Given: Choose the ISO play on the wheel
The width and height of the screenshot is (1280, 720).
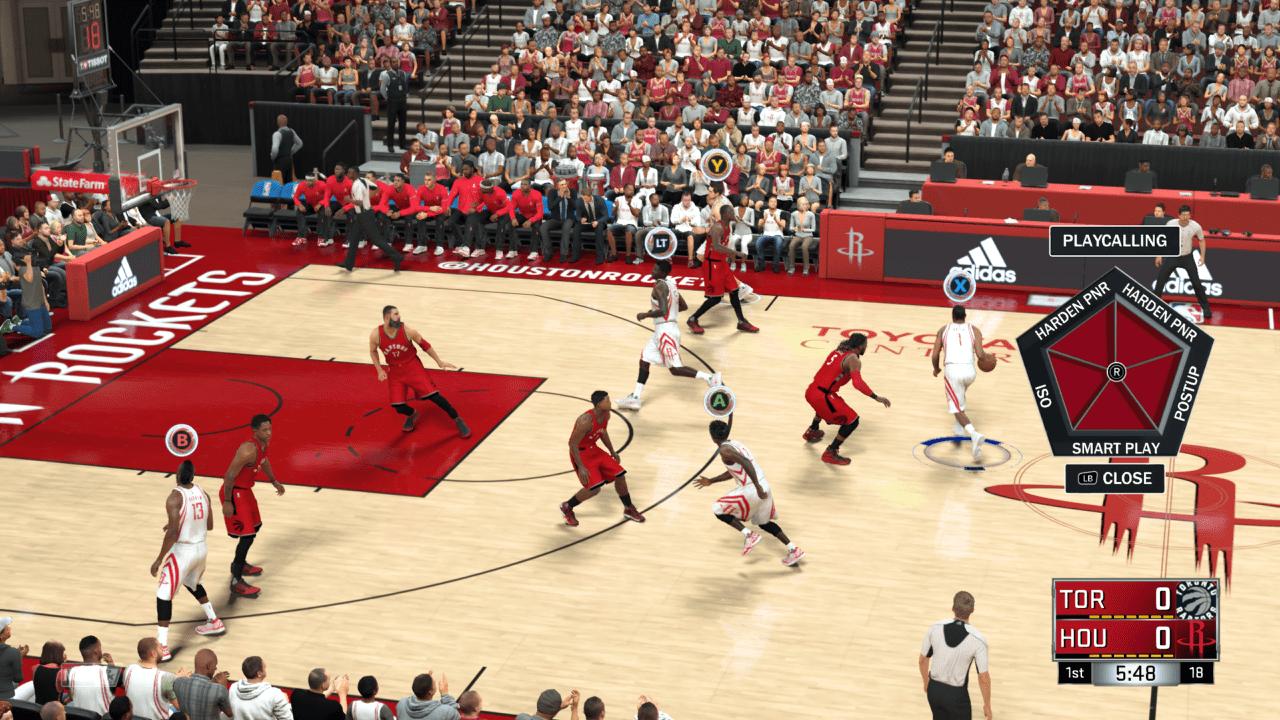Looking at the screenshot, I should tap(1043, 402).
